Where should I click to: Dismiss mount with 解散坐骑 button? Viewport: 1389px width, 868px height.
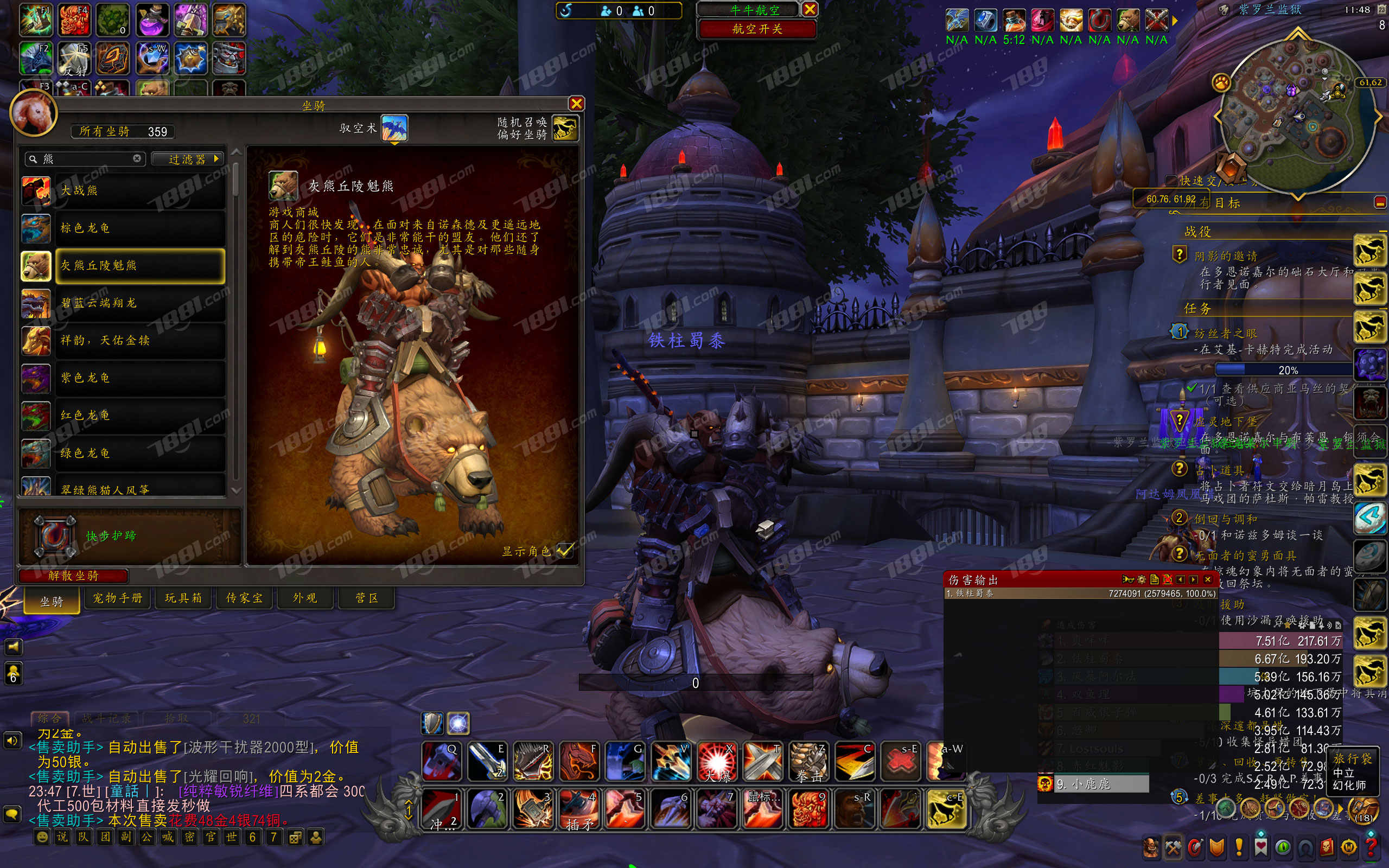click(73, 576)
